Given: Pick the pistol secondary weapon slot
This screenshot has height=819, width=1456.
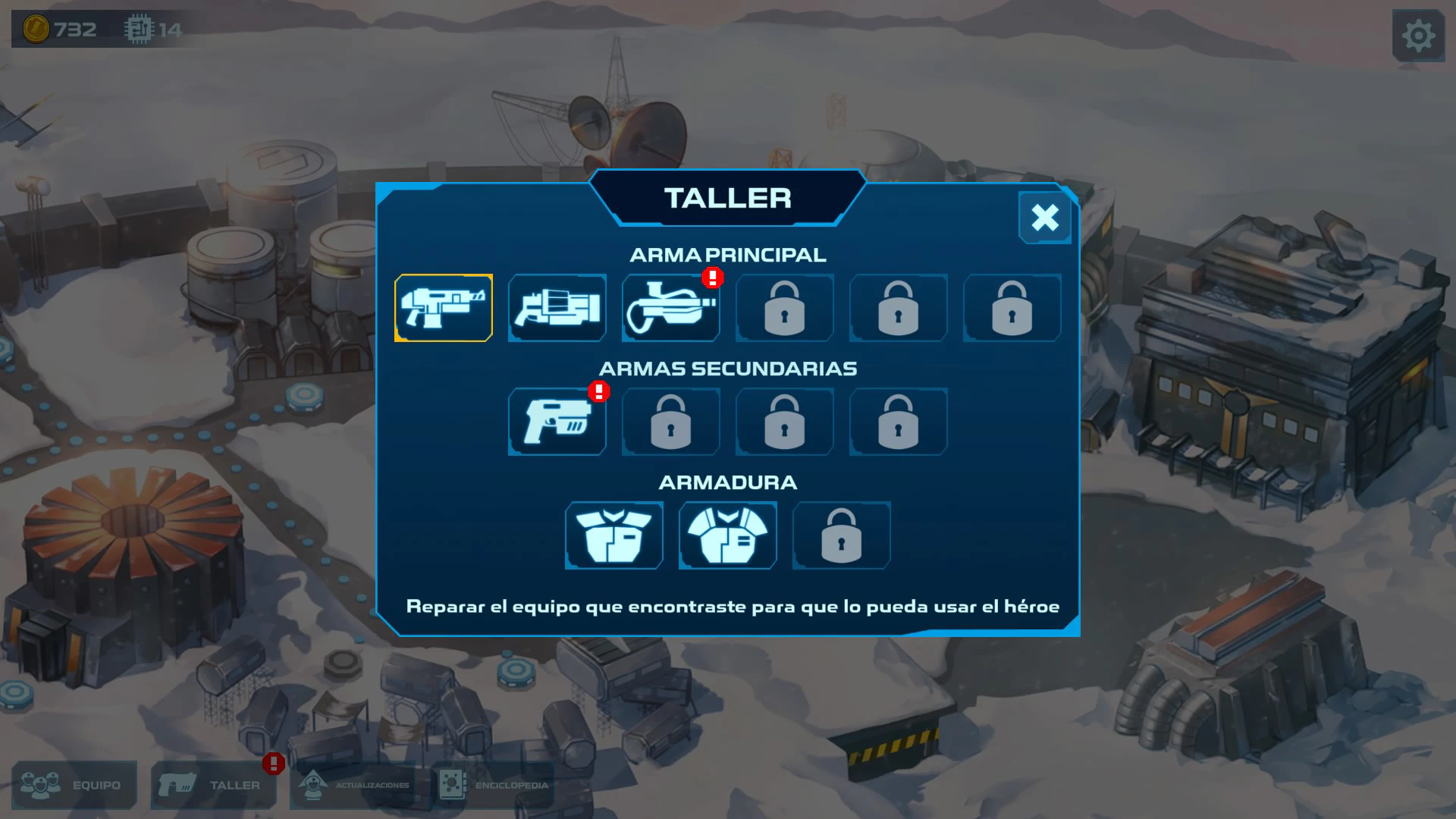Looking at the screenshot, I should [x=557, y=422].
